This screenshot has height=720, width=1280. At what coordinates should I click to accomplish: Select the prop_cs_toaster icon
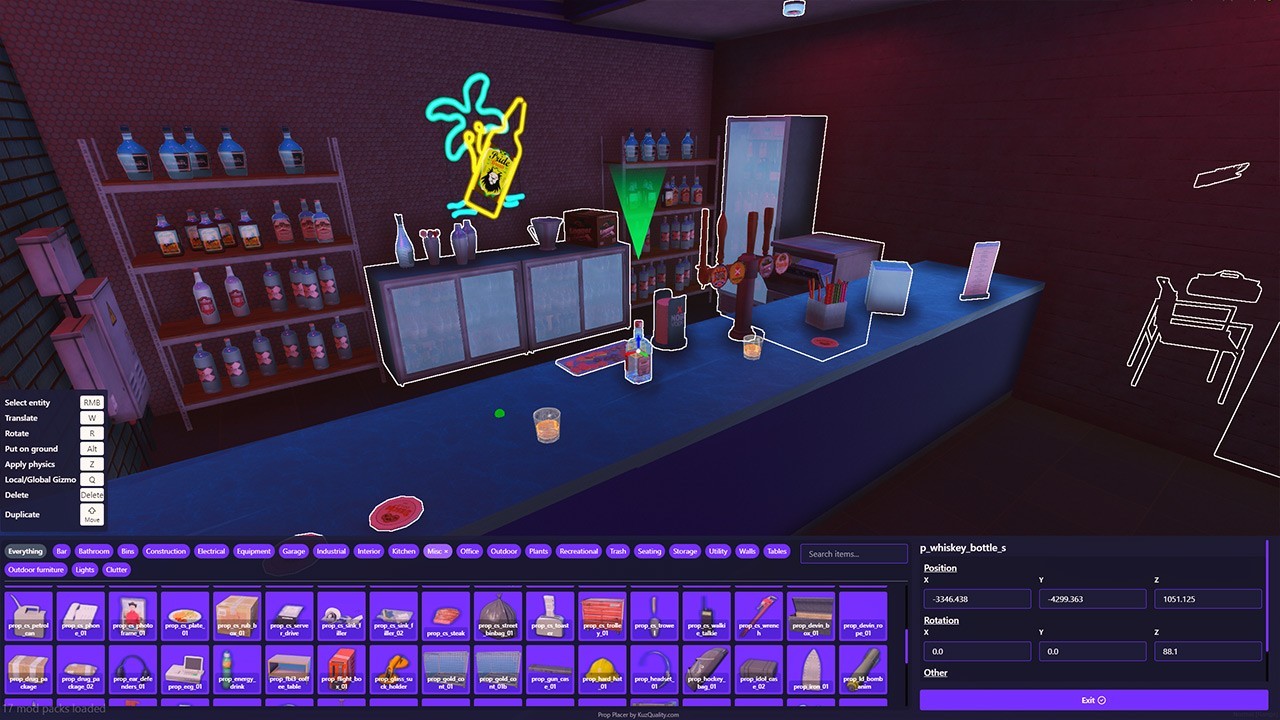pyautogui.click(x=549, y=615)
